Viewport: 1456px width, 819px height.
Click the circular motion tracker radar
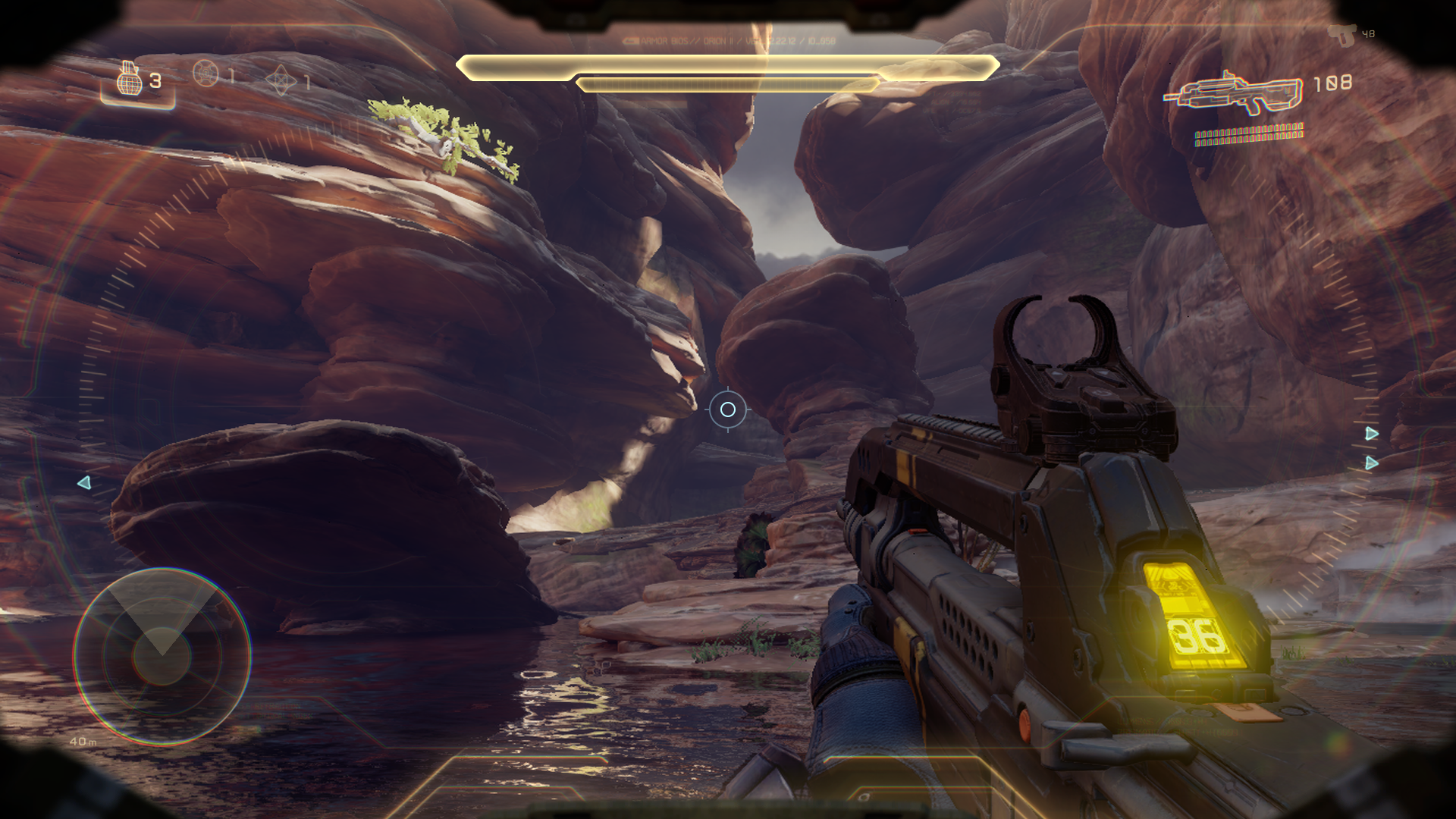[x=162, y=657]
